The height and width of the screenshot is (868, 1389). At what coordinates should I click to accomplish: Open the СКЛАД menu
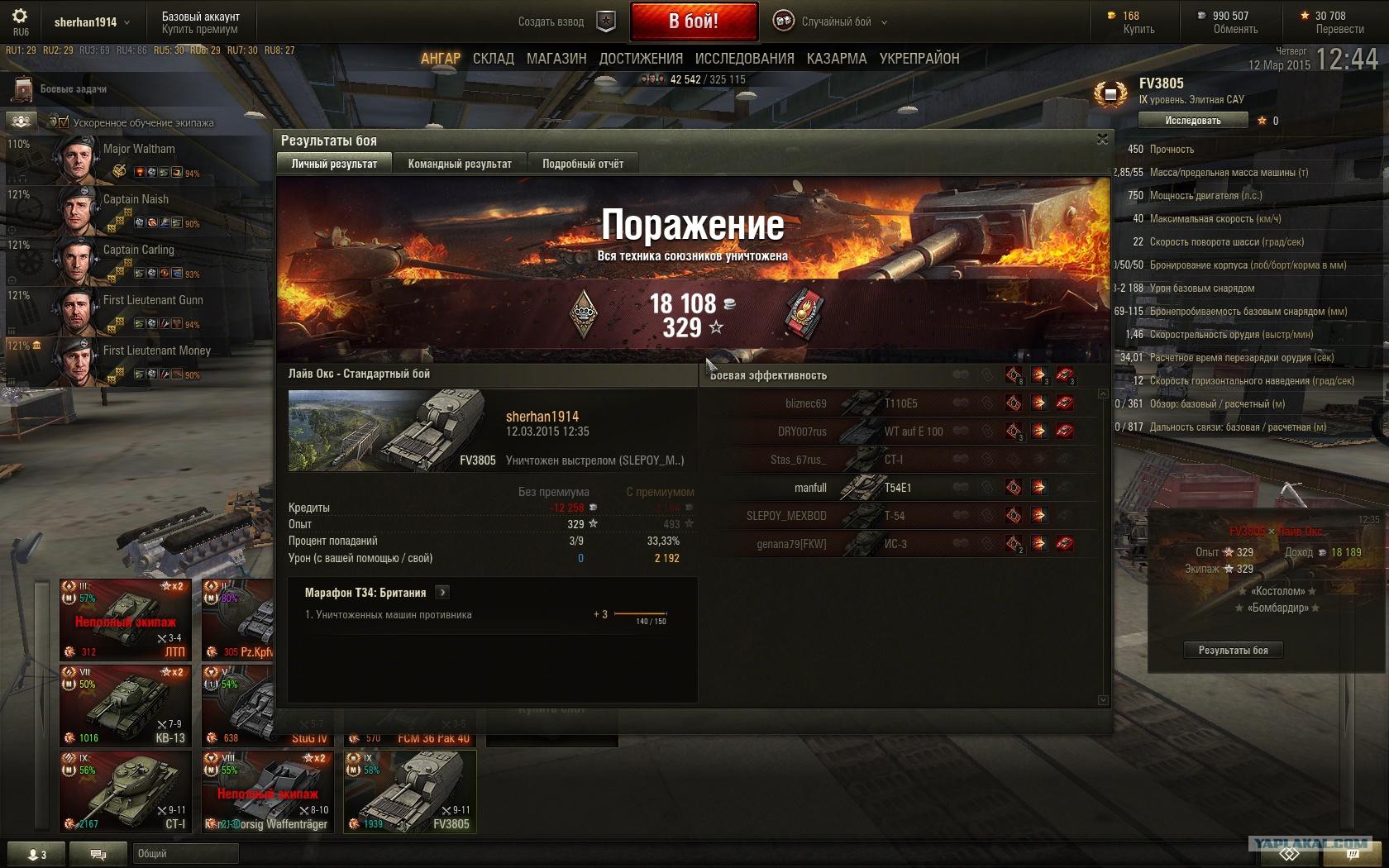click(494, 59)
